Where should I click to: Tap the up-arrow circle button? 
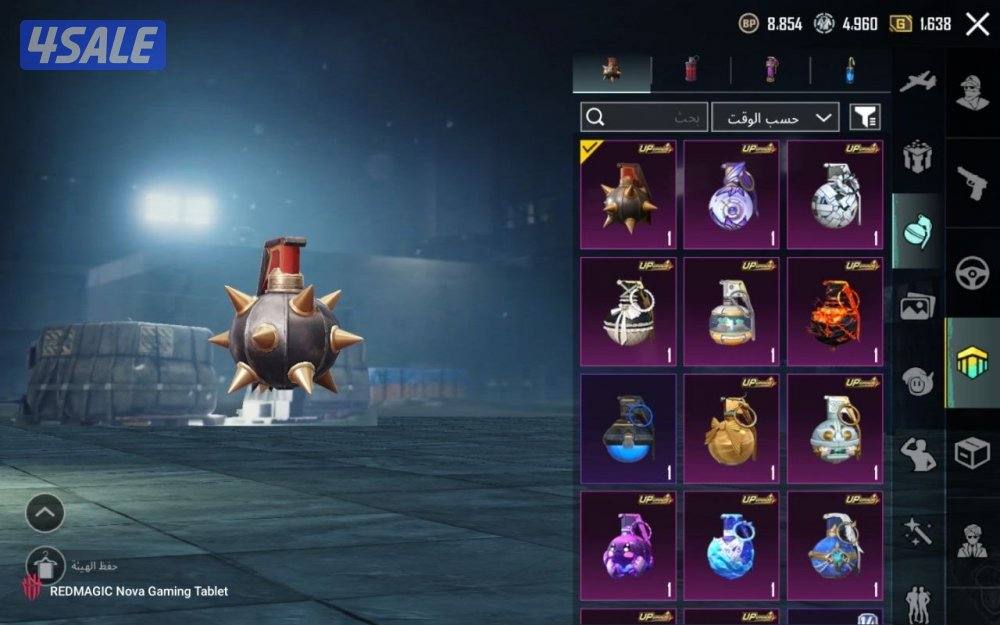[45, 514]
